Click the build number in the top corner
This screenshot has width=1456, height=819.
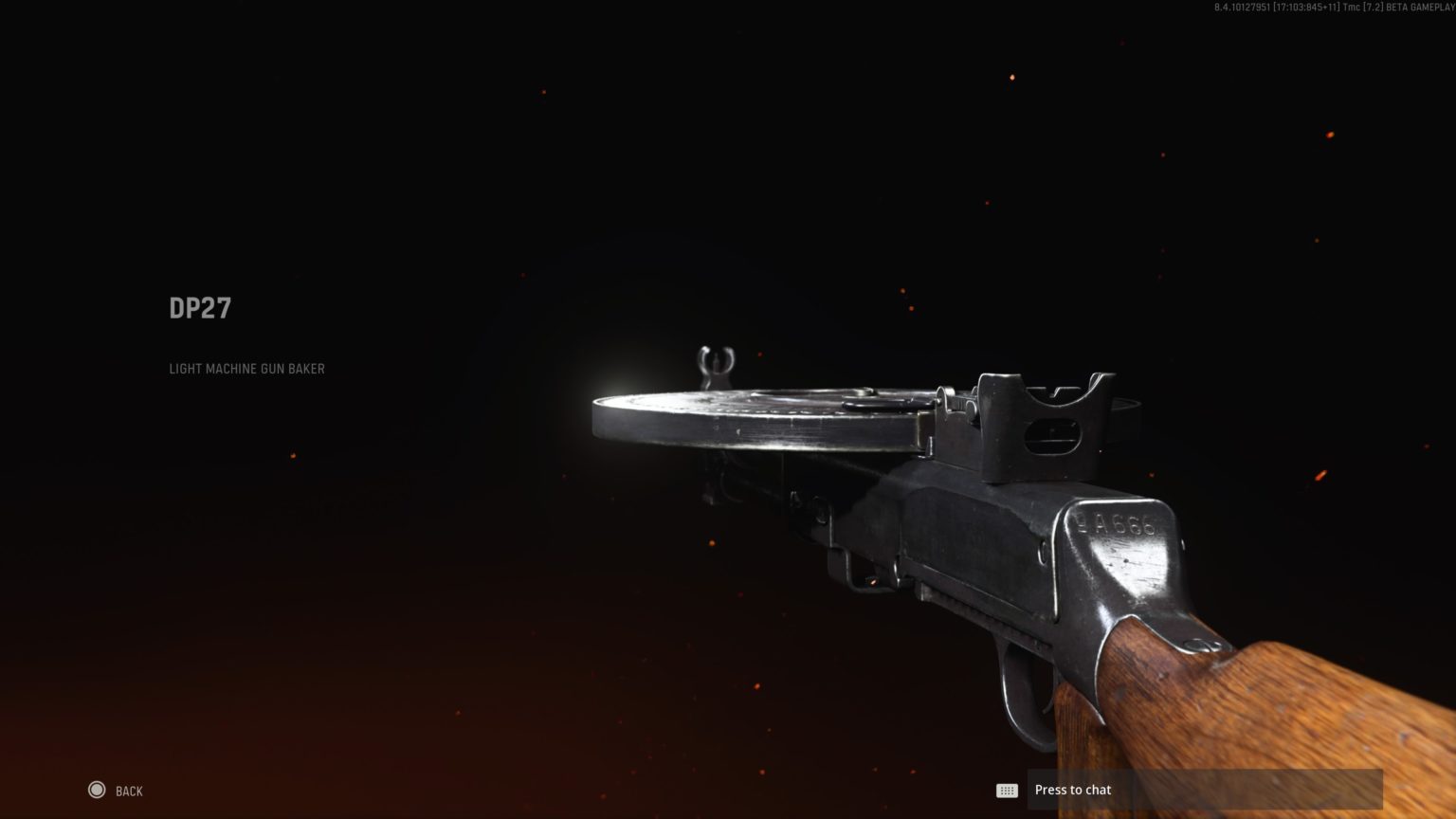pyautogui.click(x=1240, y=9)
